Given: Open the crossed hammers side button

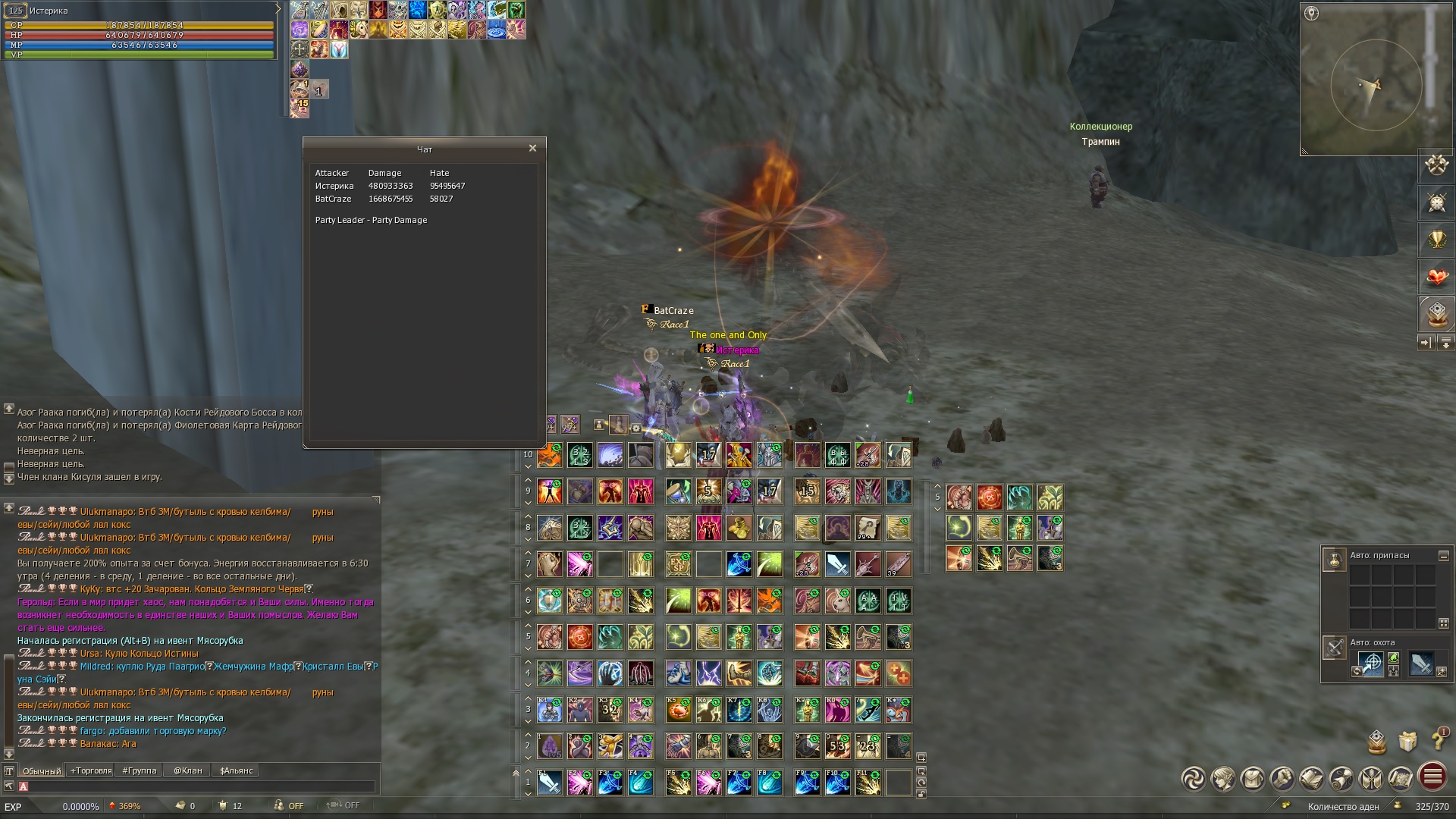Looking at the screenshot, I should pos(1436,165).
